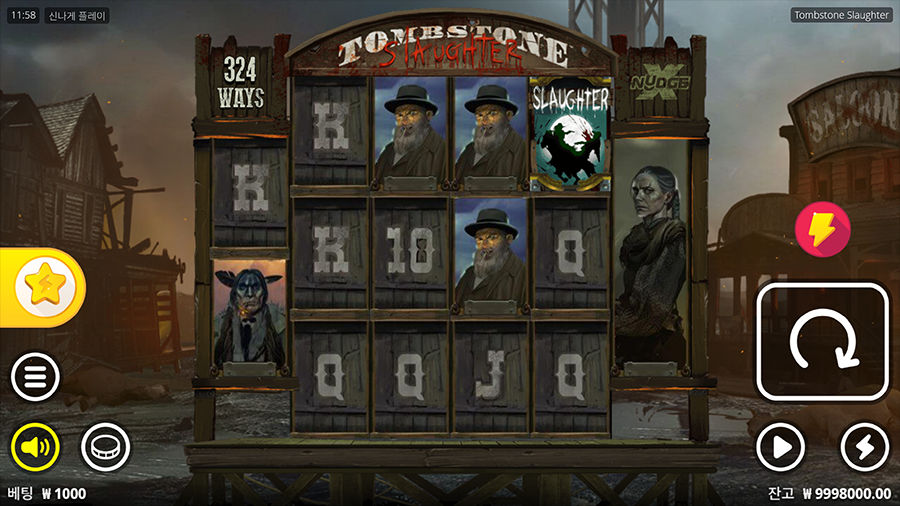Spin the reels with the circular arrow button

(823, 342)
